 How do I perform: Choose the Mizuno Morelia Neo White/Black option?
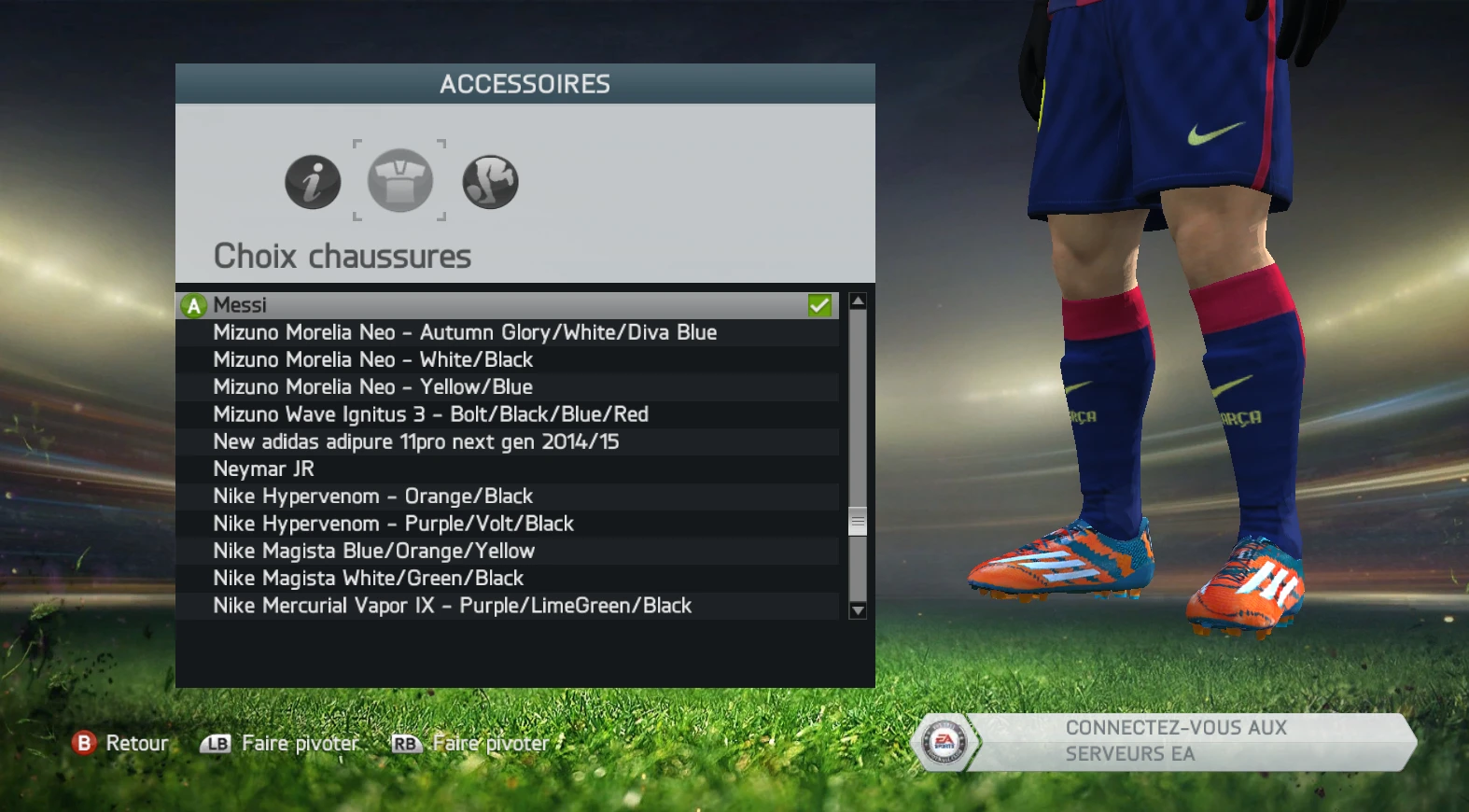(373, 359)
